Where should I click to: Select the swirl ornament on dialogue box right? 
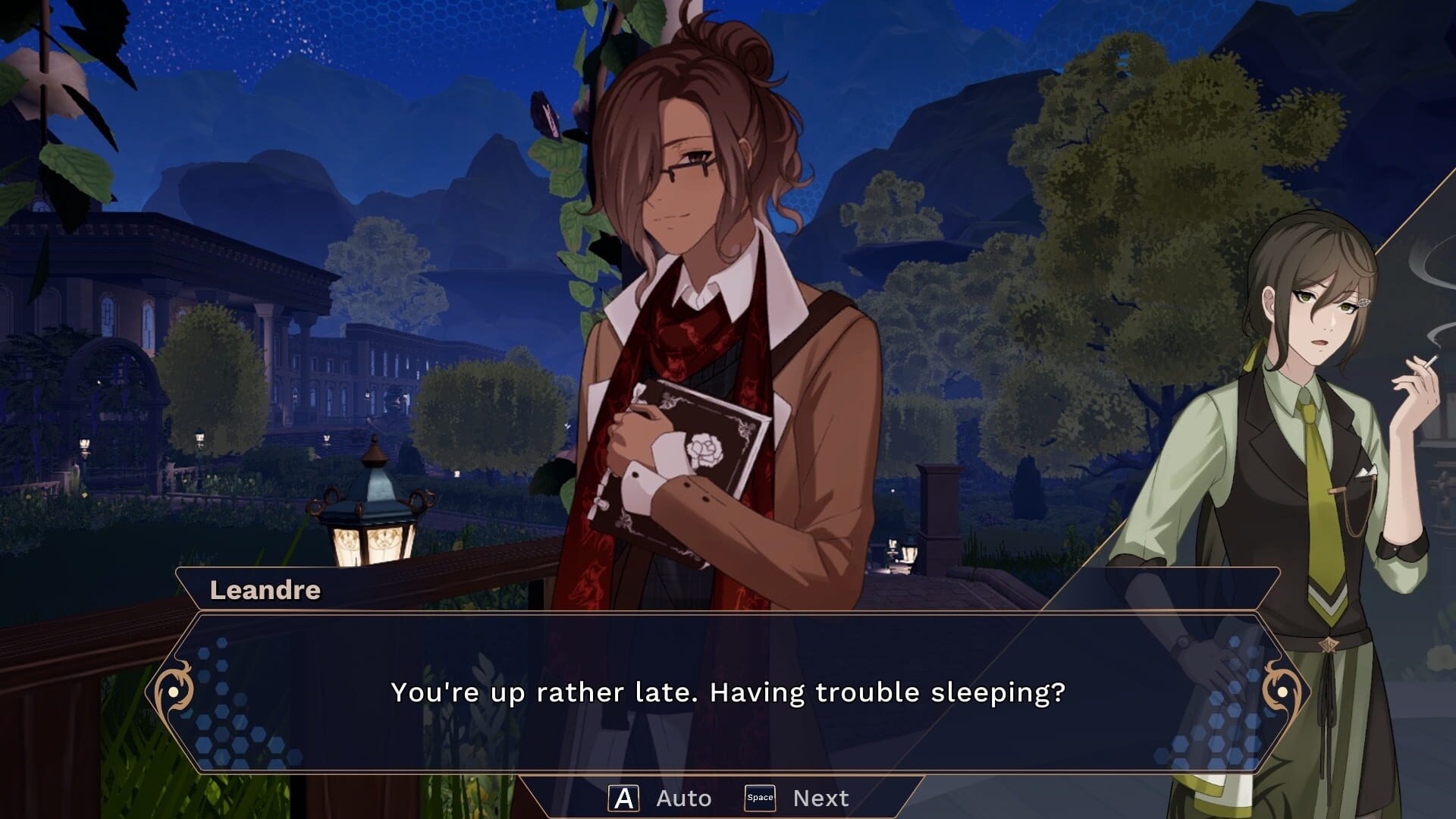point(1283,692)
